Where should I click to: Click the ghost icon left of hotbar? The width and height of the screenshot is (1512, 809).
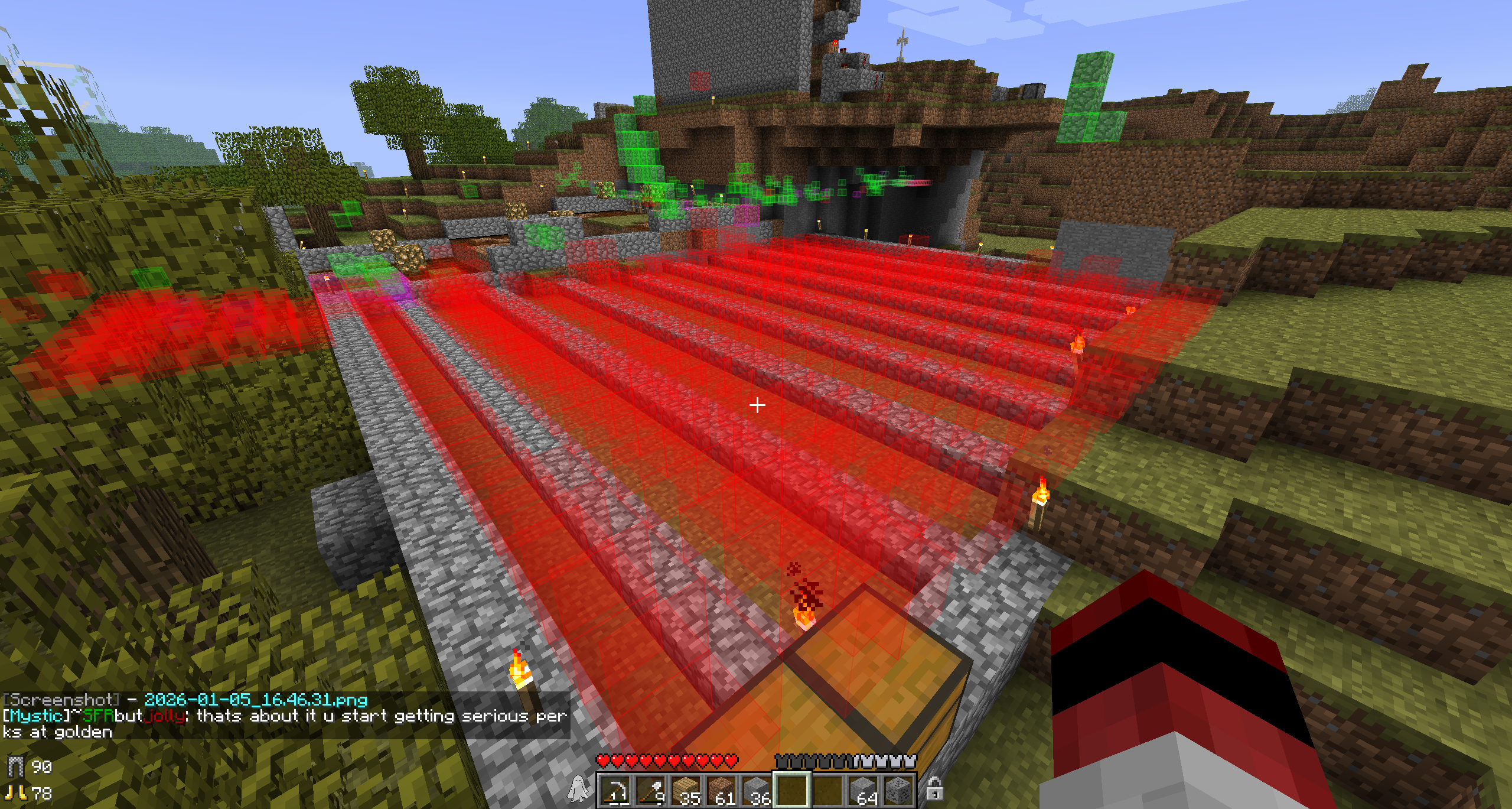[x=578, y=789]
